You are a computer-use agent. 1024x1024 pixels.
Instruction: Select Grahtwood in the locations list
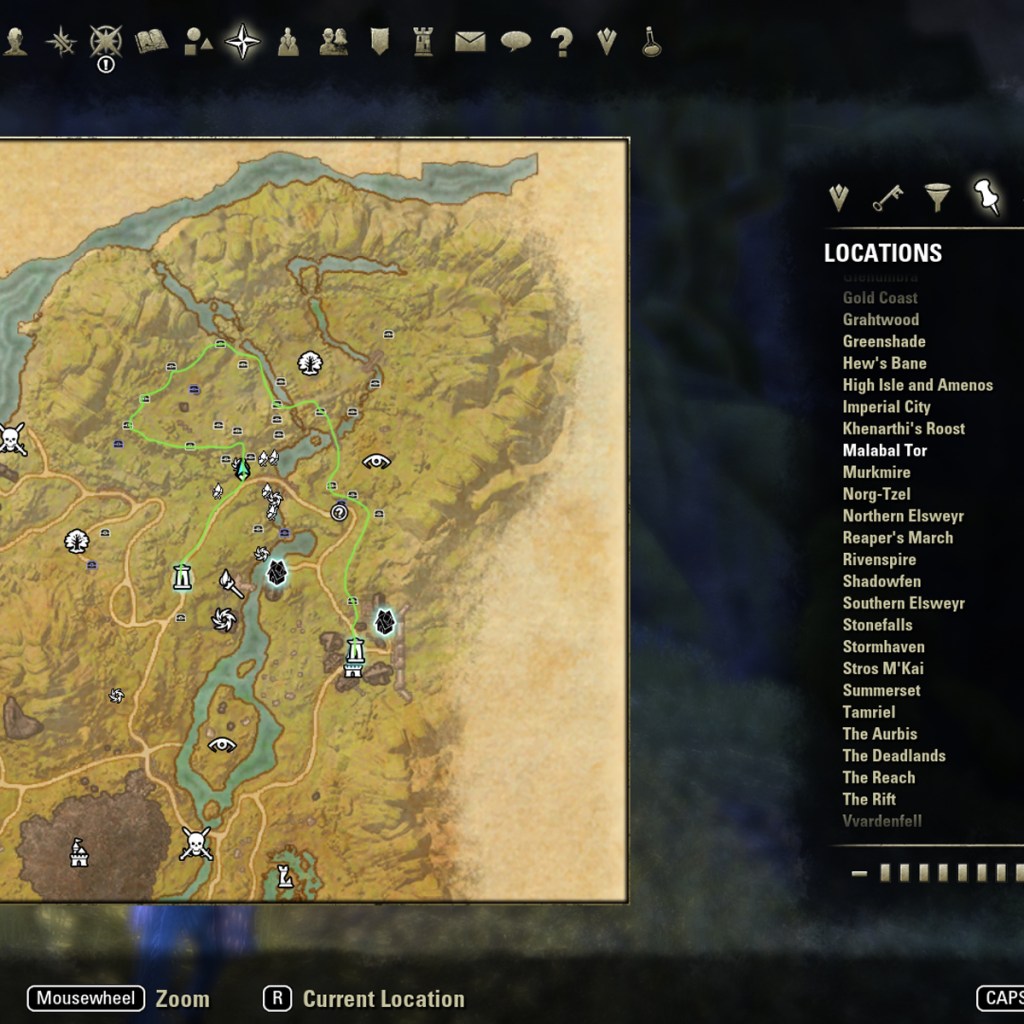point(880,320)
